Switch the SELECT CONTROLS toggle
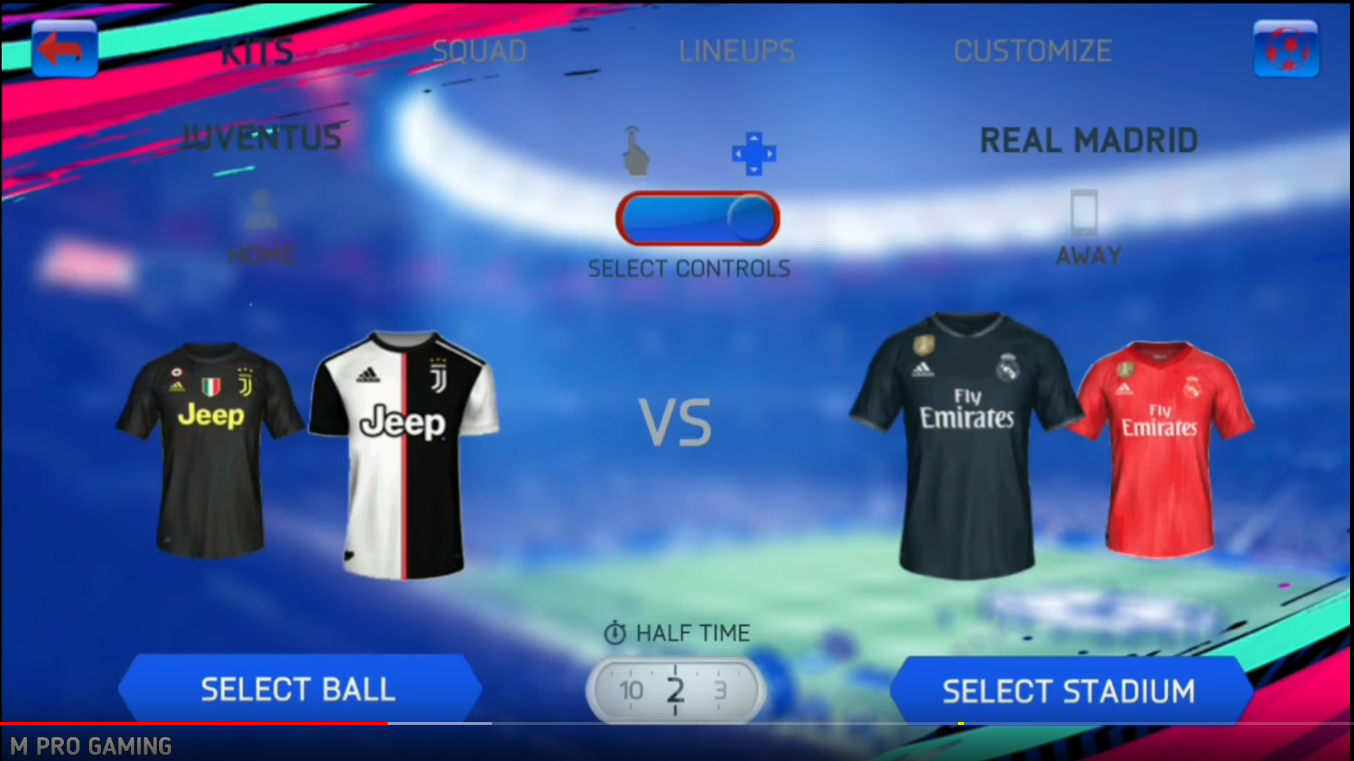 [698, 218]
